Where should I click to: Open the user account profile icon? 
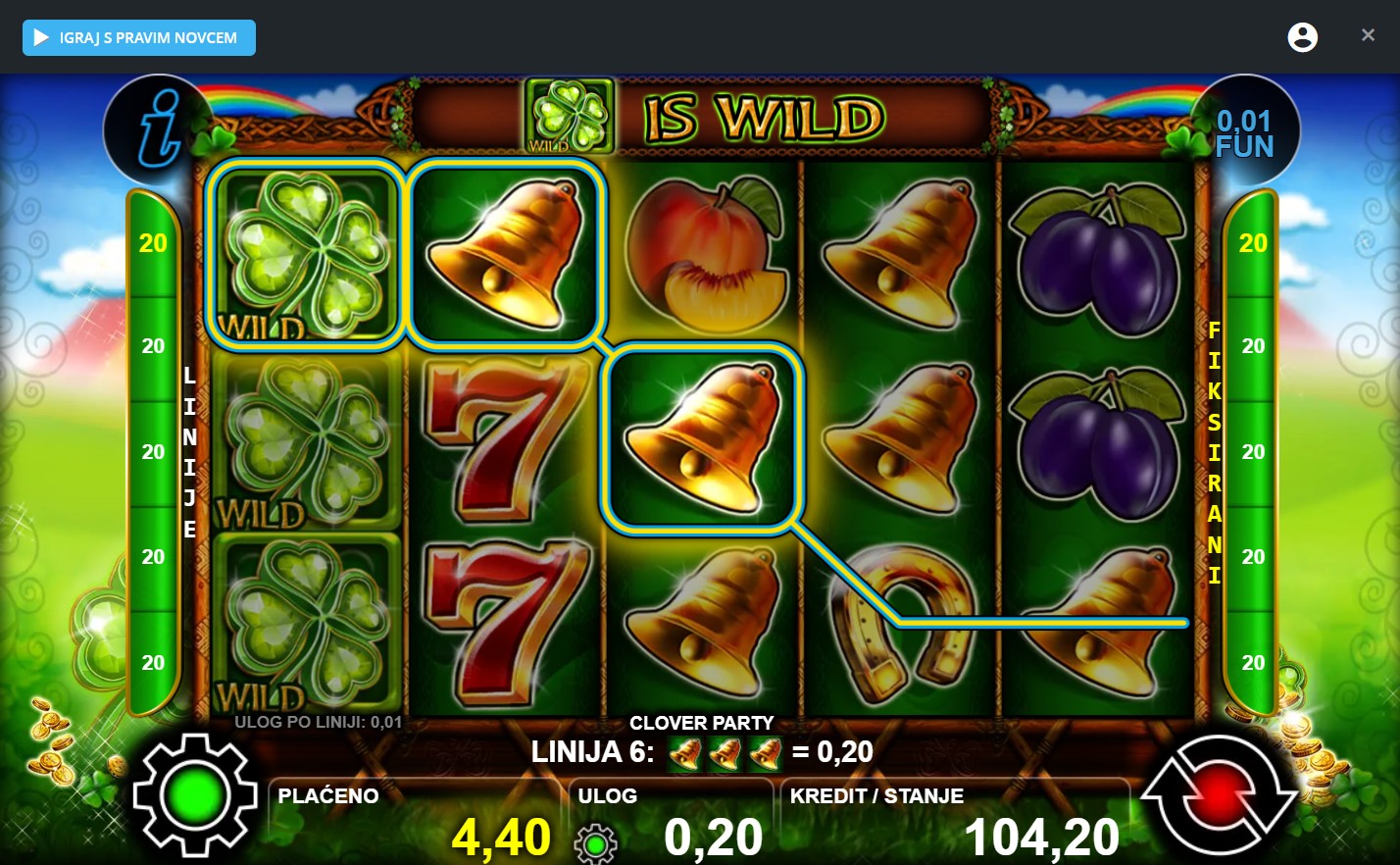point(1302,37)
